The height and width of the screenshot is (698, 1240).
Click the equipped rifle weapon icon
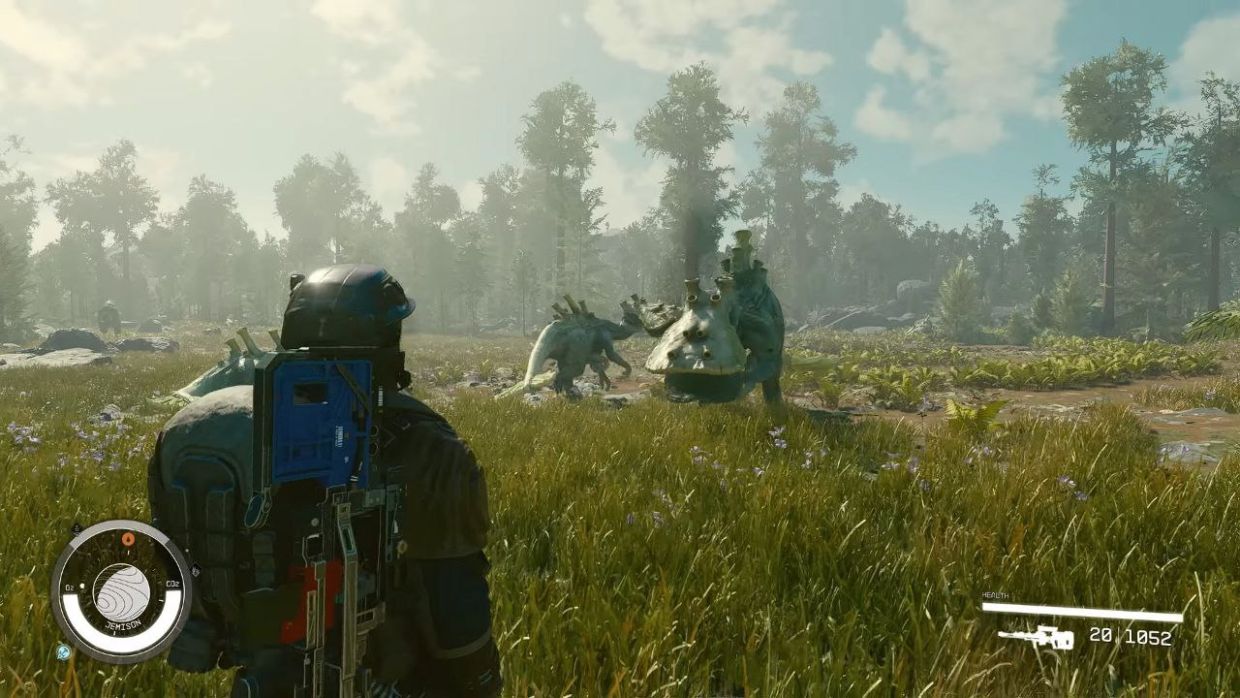(x=1035, y=637)
